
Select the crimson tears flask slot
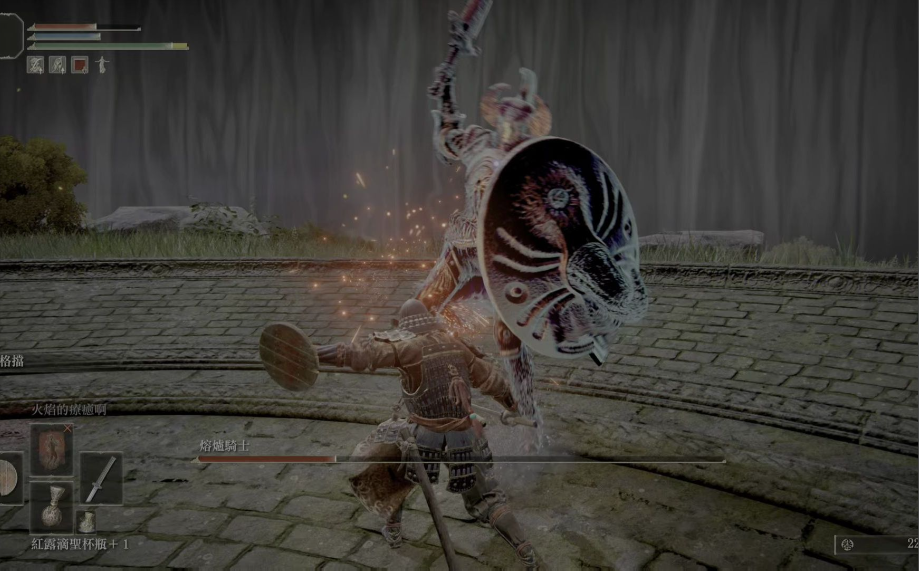(x=51, y=506)
